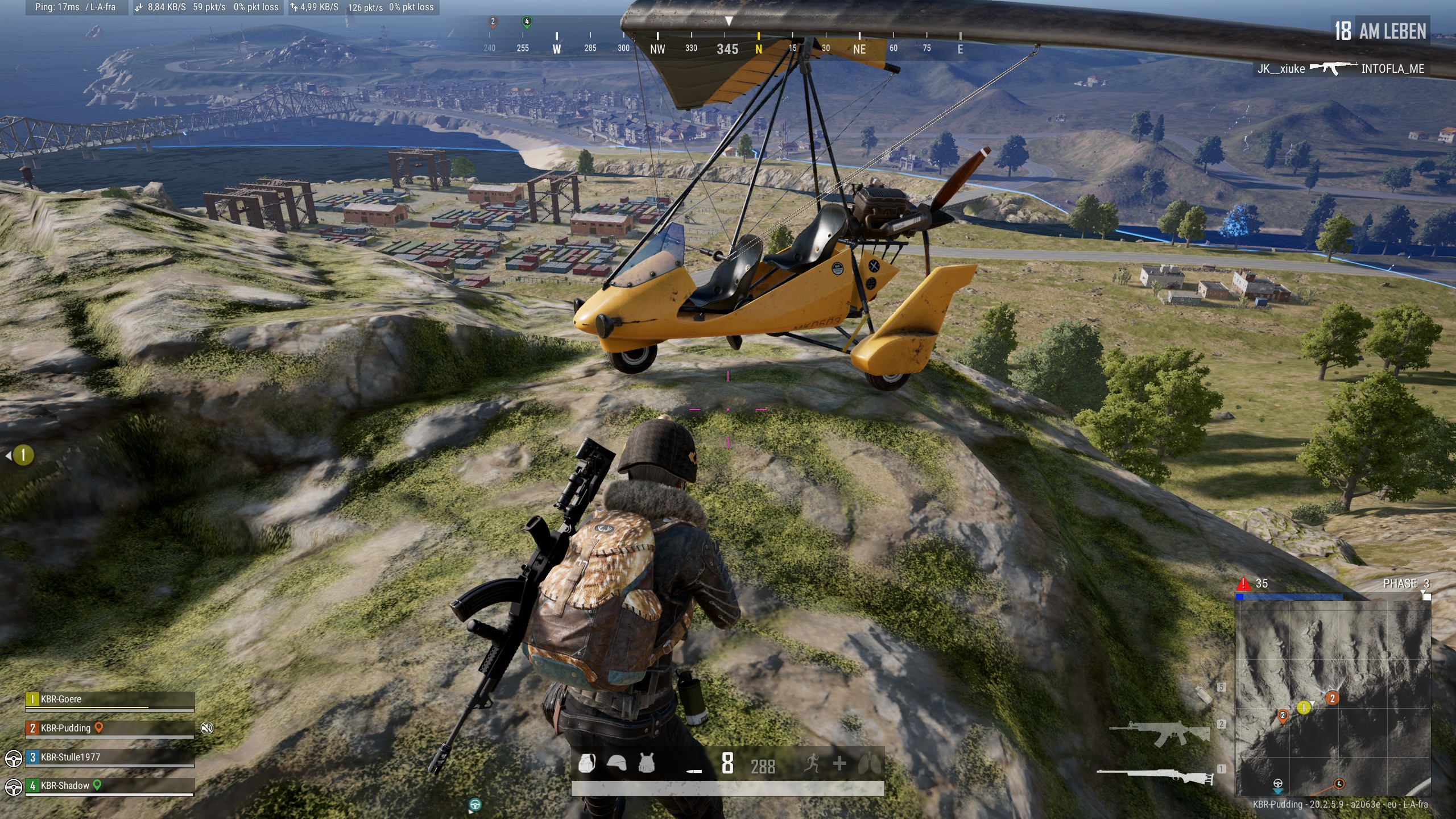1456x819 pixels.
Task: Click the yellow player marker on minimap
Action: point(1304,708)
